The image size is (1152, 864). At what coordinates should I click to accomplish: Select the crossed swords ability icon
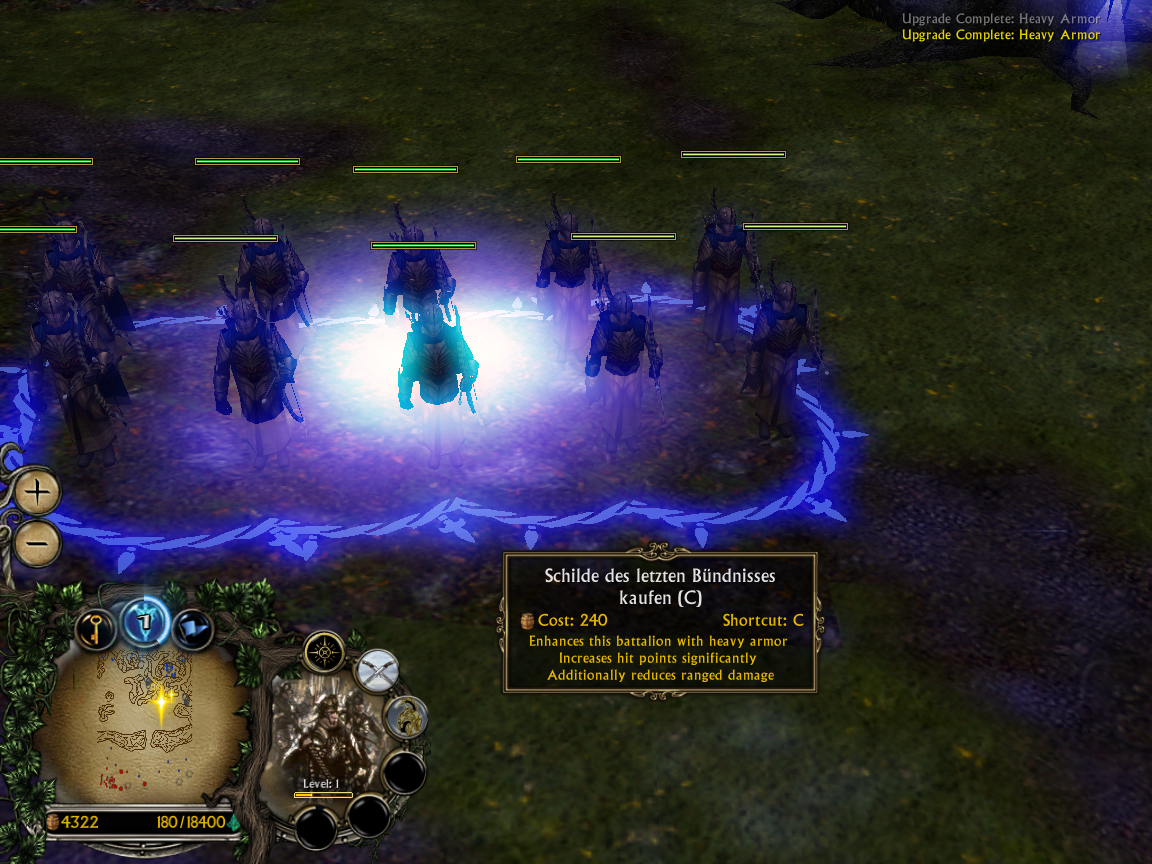pos(377,670)
